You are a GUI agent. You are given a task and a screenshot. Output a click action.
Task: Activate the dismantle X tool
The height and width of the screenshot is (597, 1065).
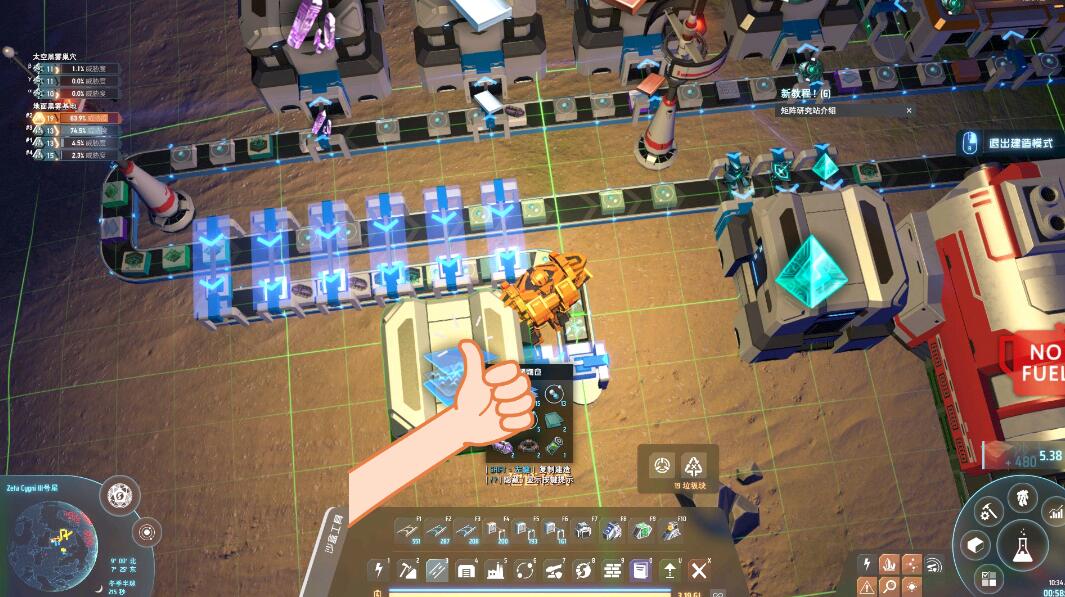click(x=699, y=570)
